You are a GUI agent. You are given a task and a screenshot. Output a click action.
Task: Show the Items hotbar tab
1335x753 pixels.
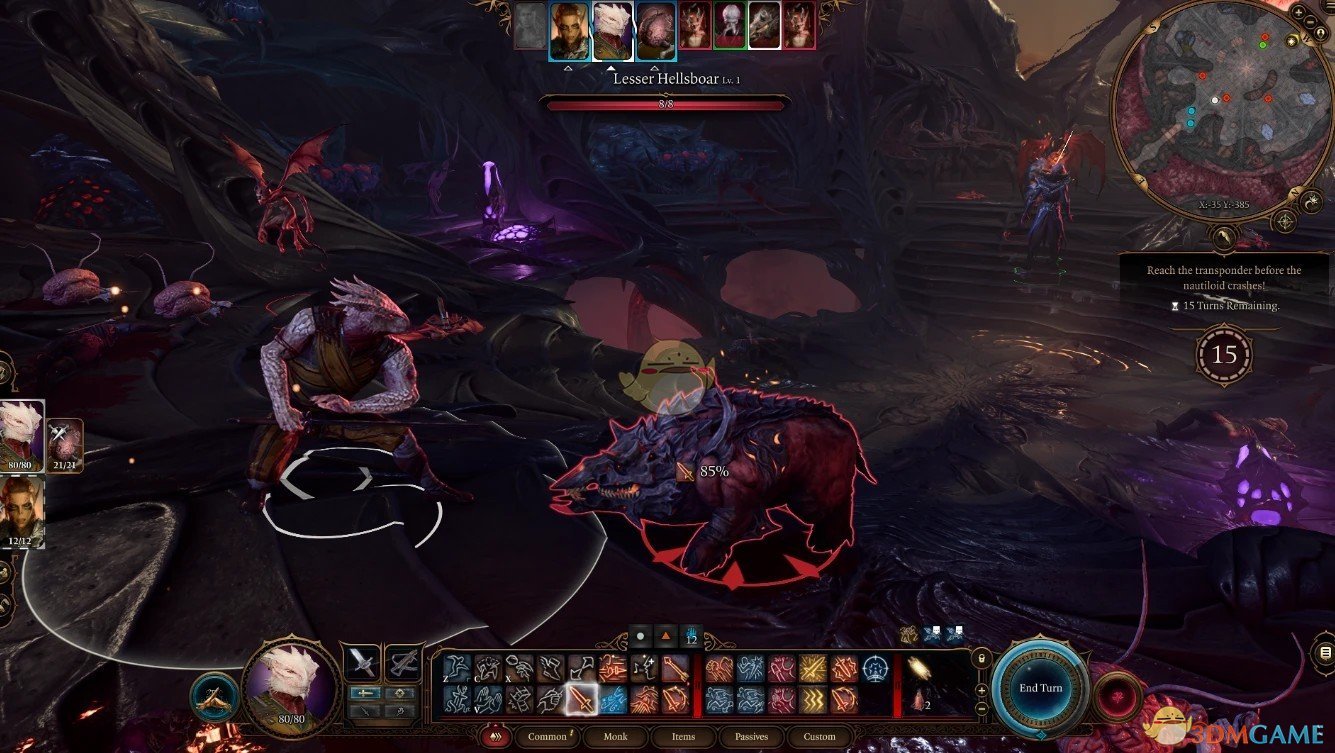pos(683,737)
